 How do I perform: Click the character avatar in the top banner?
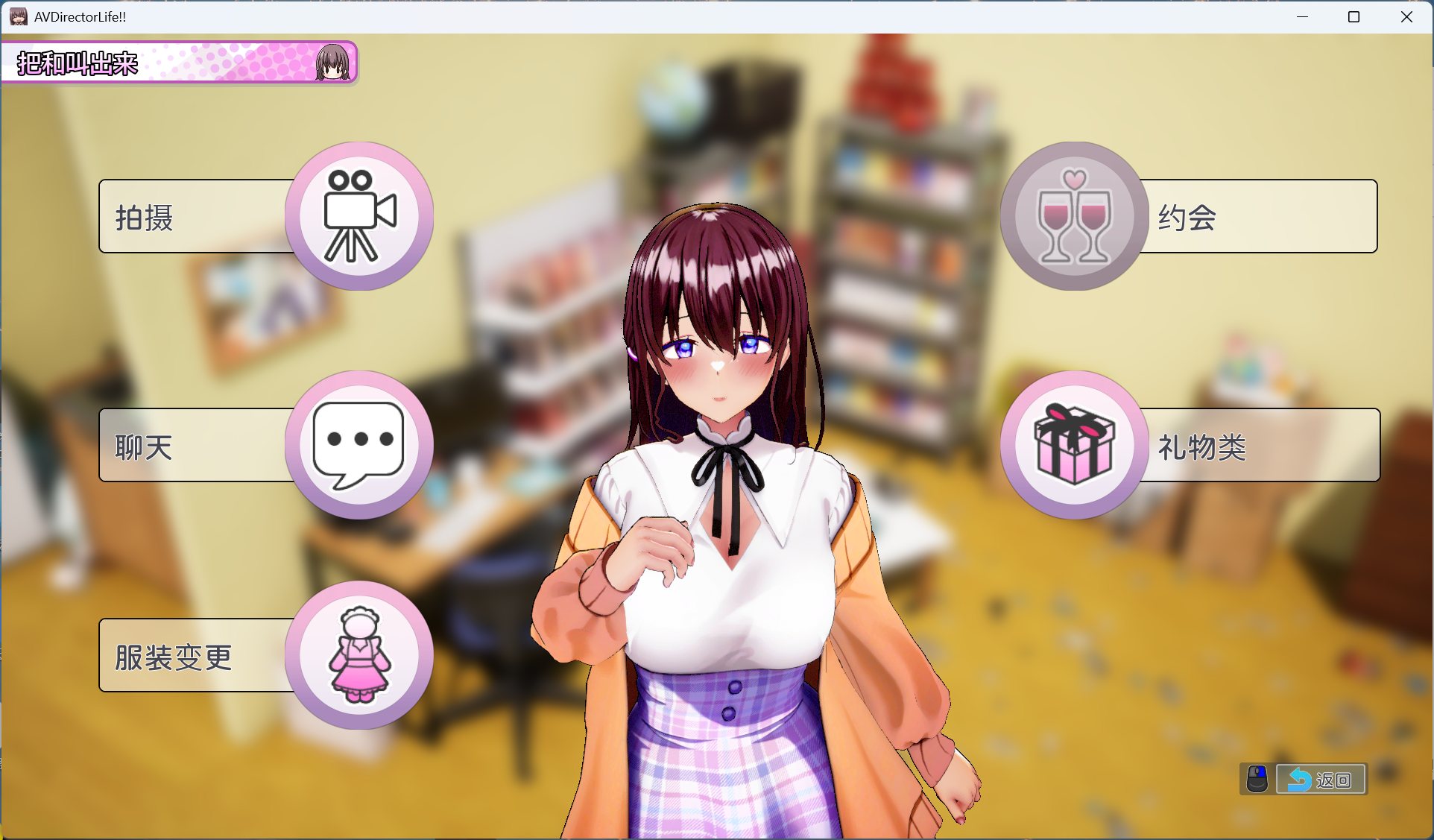pyautogui.click(x=330, y=63)
